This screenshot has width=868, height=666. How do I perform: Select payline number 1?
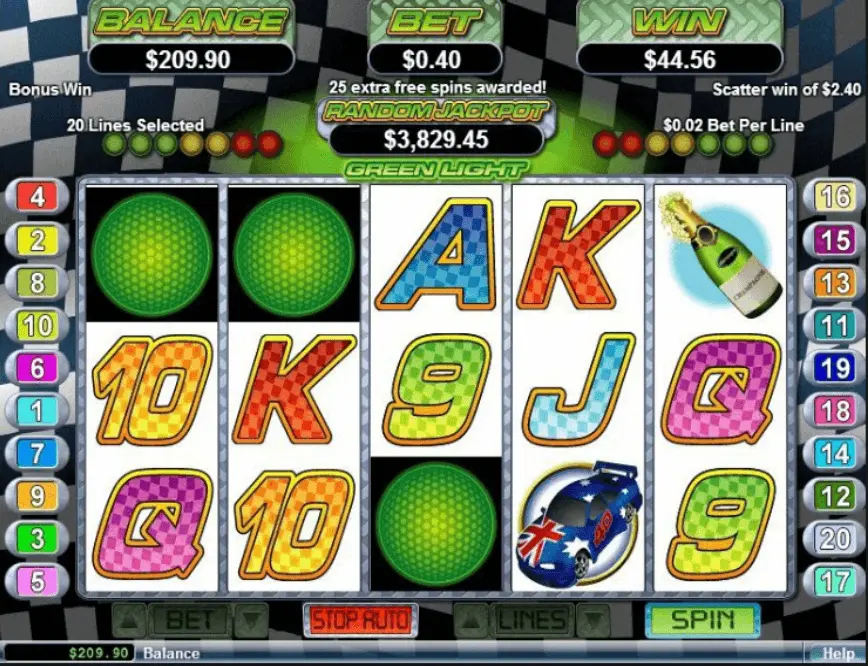coord(37,410)
